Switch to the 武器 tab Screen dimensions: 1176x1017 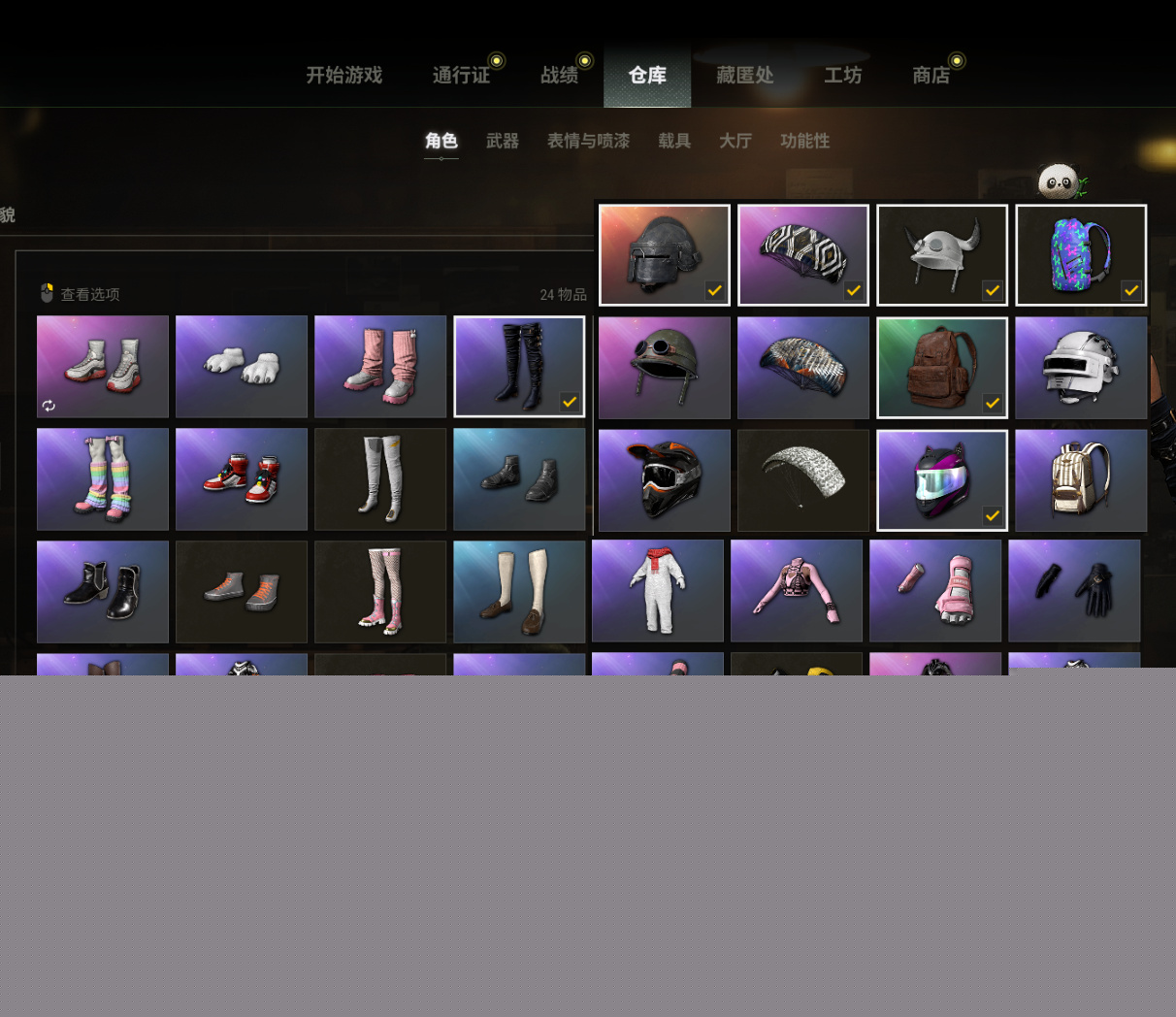(503, 141)
